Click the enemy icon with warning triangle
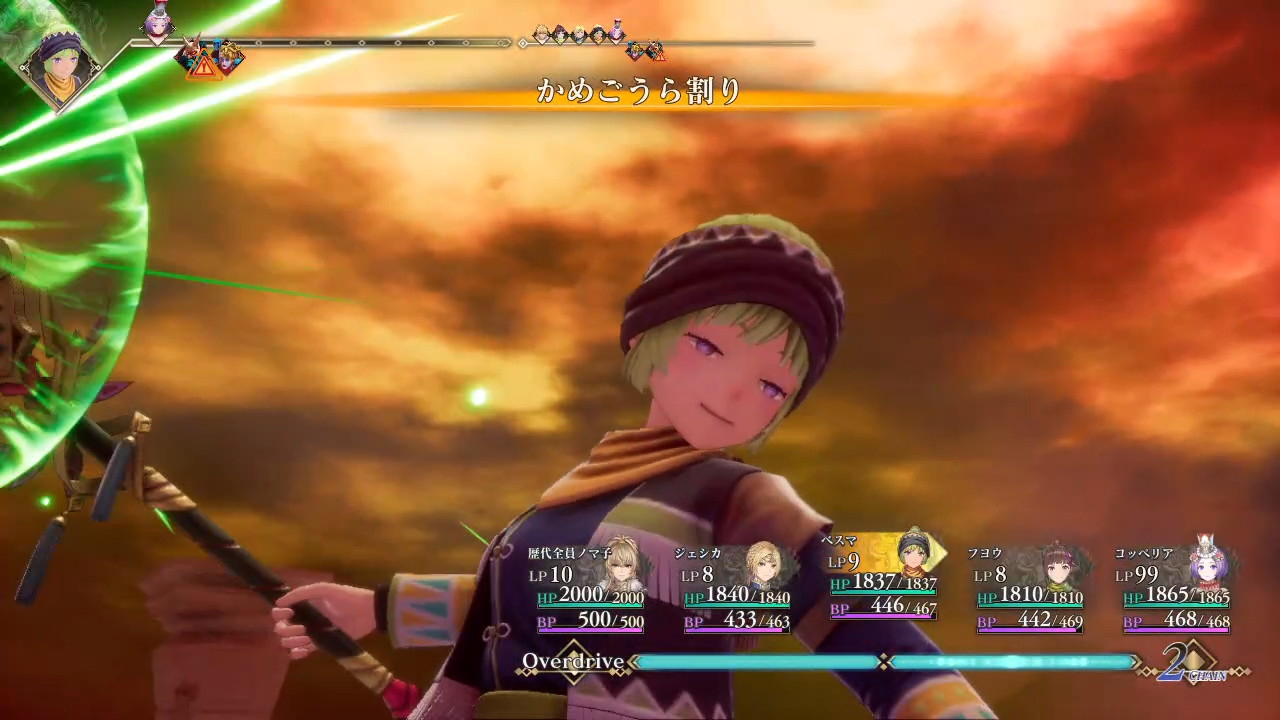Viewport: 1280px width, 720px height. click(x=199, y=56)
